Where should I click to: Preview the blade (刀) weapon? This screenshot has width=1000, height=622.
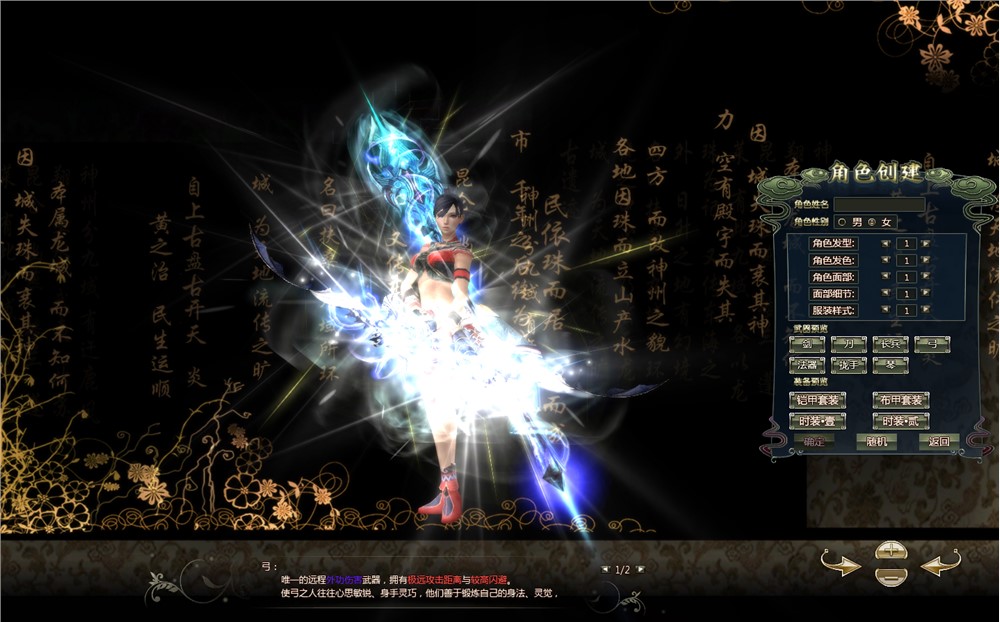pos(848,344)
